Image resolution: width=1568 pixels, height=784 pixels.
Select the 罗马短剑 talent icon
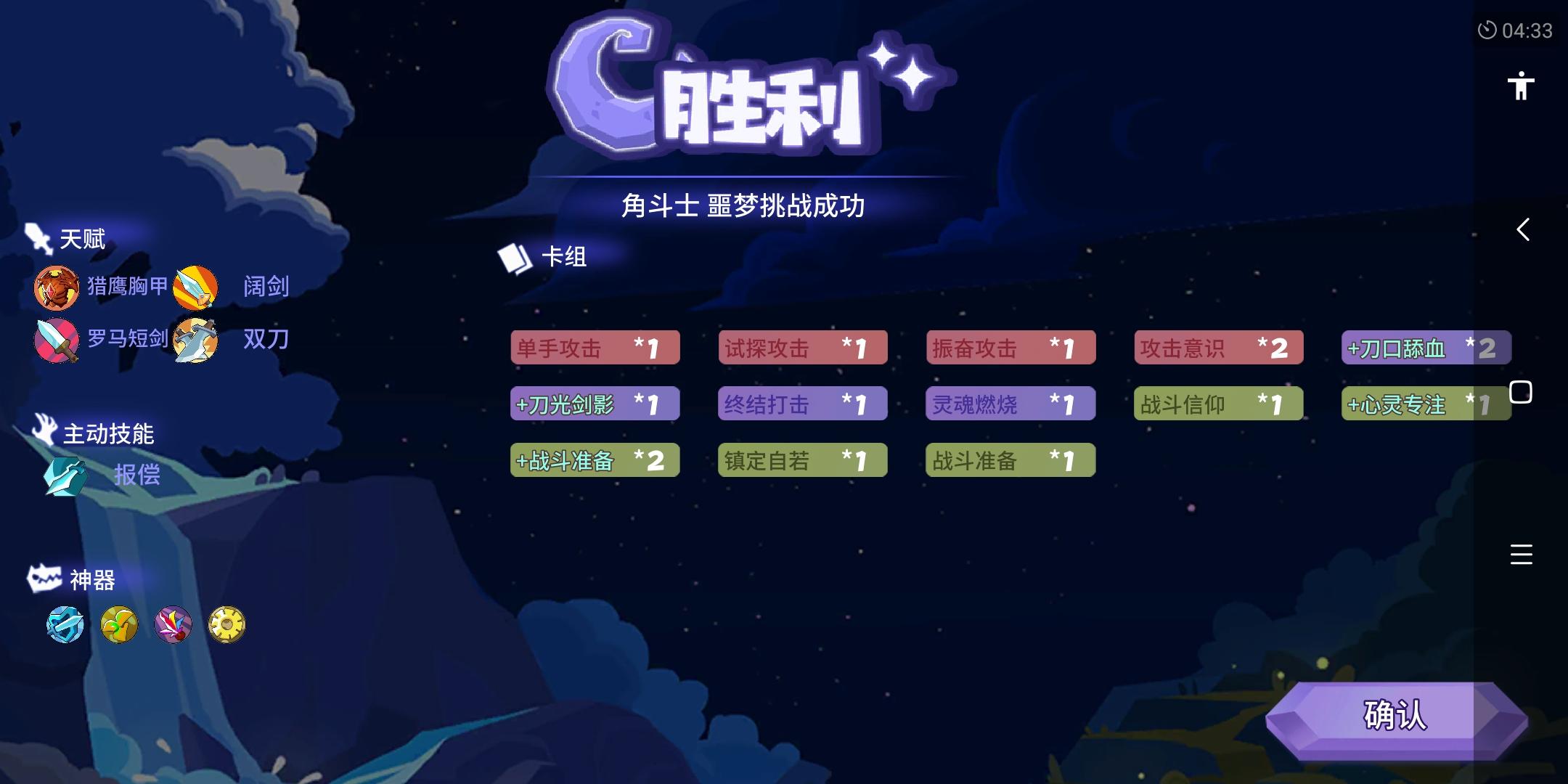56,338
